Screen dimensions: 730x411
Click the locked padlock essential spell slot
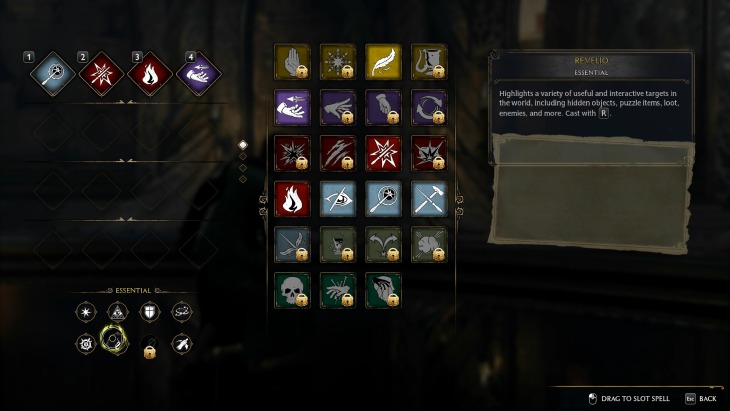[149, 350]
